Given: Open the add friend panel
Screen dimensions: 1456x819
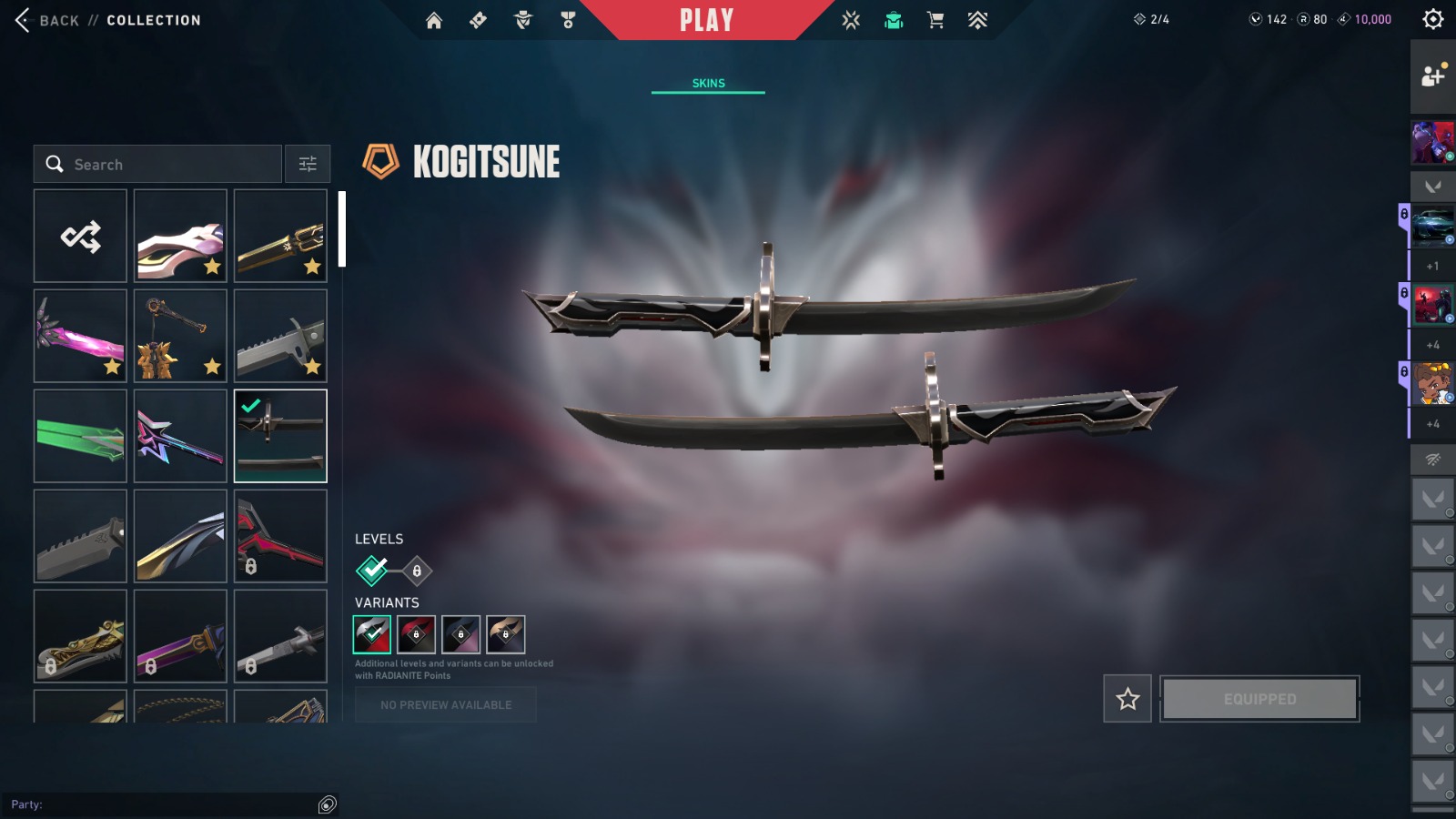Looking at the screenshot, I should [x=1432, y=76].
